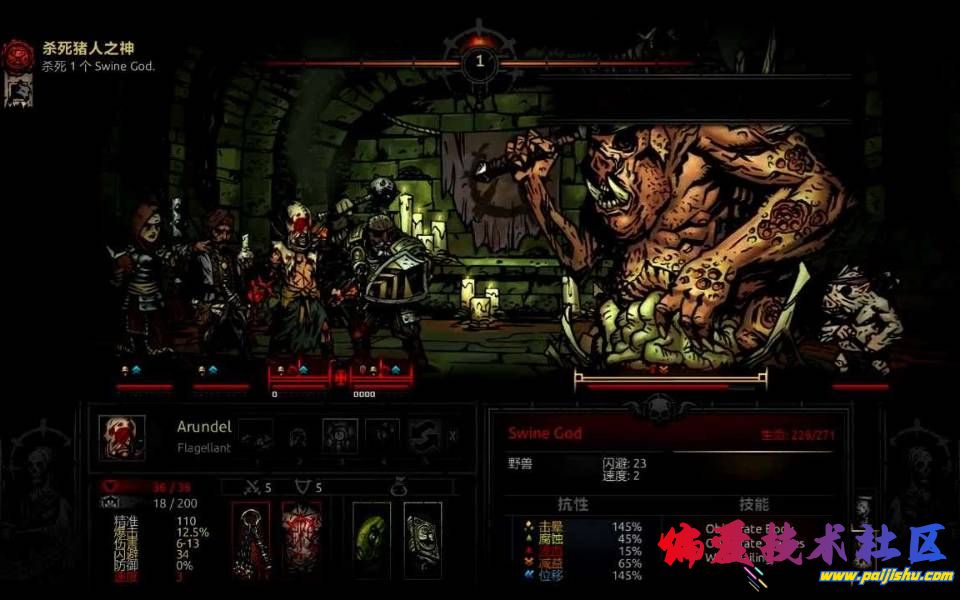This screenshot has width=960, height=600.
Task: Select the combat skill numbered 4
Action: [382, 436]
